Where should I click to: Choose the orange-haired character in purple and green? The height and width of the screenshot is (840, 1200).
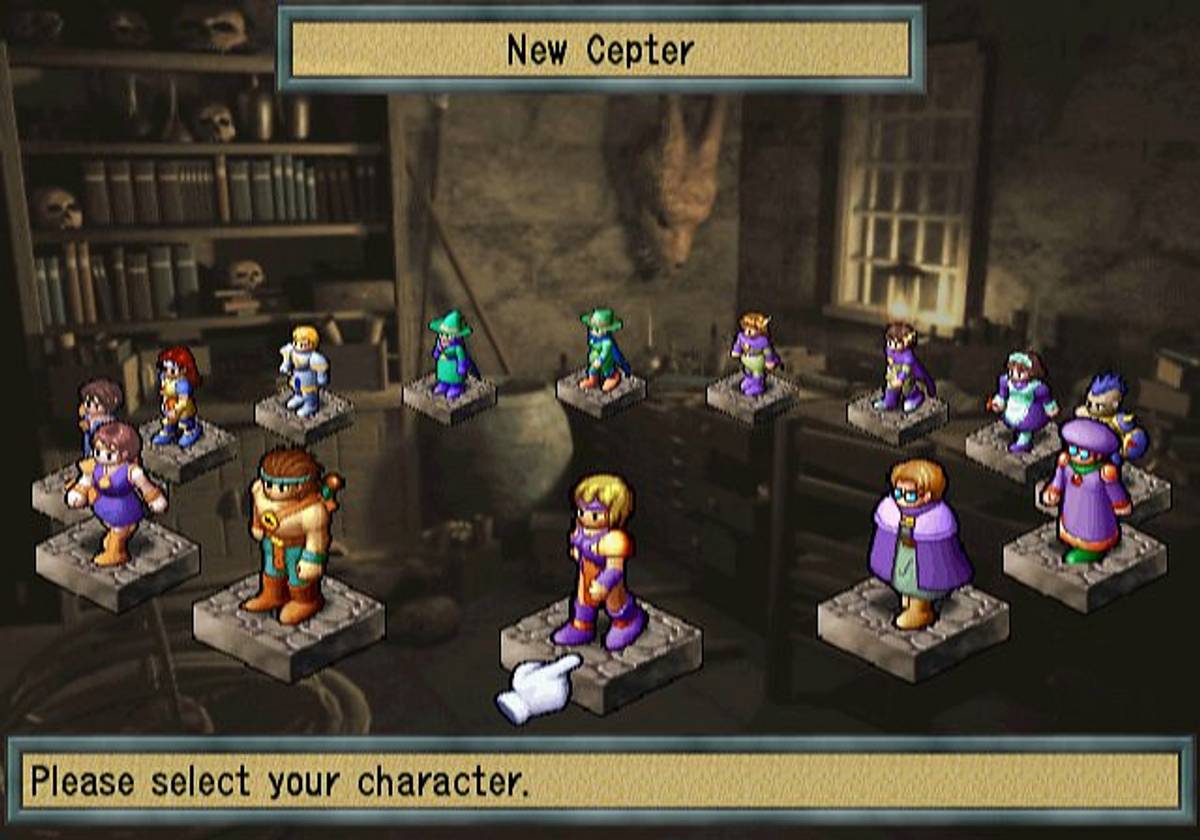[x=756, y=354]
